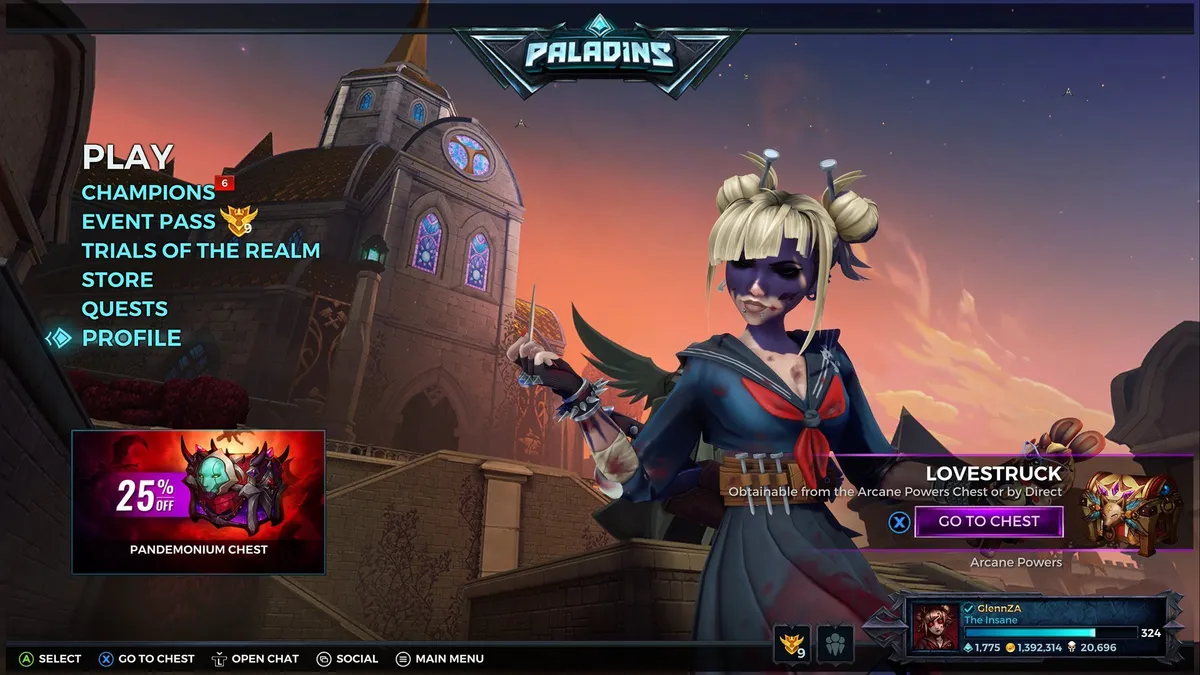Open the Event Pass screen
The width and height of the screenshot is (1200, 675).
pyautogui.click(x=148, y=221)
